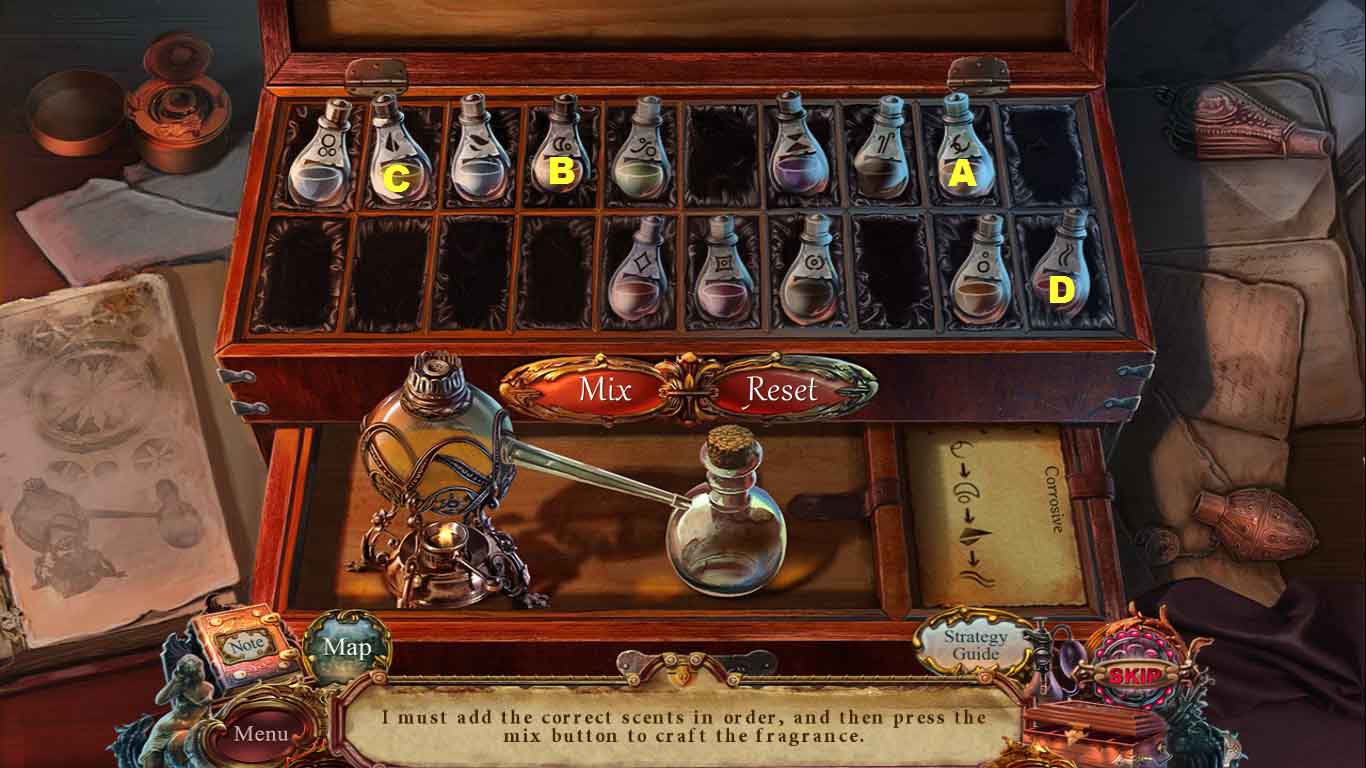The height and width of the screenshot is (768, 1366).
Task: Click the Mix button
Action: pyautogui.click(x=604, y=389)
